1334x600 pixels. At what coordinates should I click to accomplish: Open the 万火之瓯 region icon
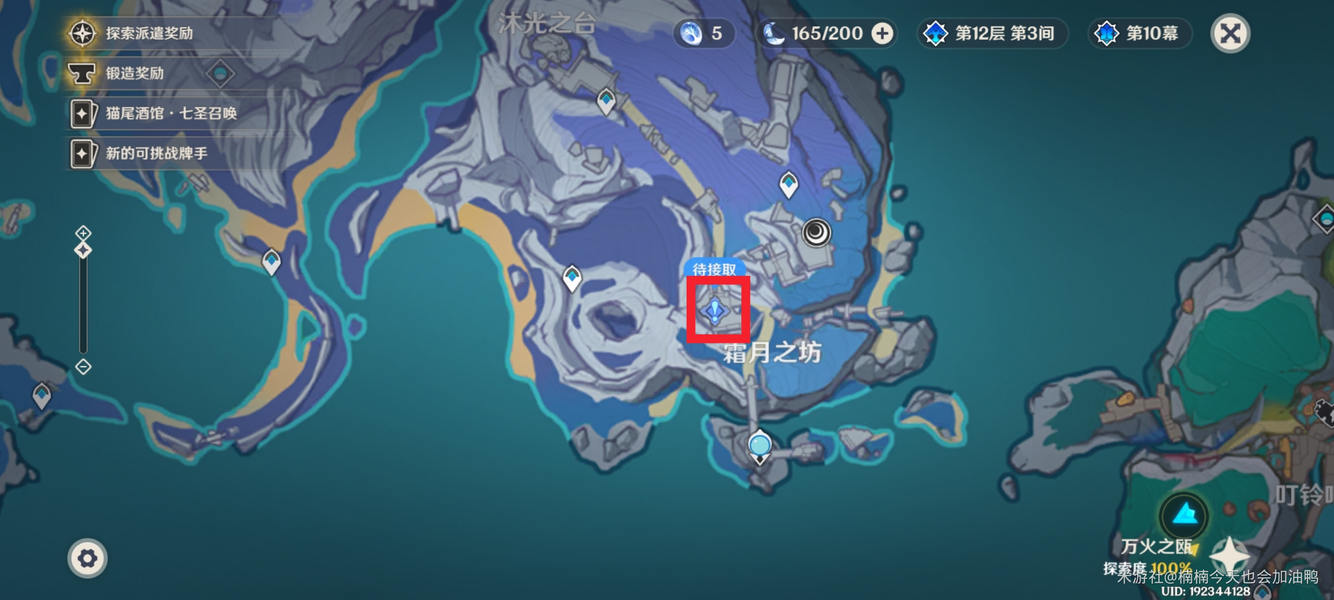[1184, 515]
